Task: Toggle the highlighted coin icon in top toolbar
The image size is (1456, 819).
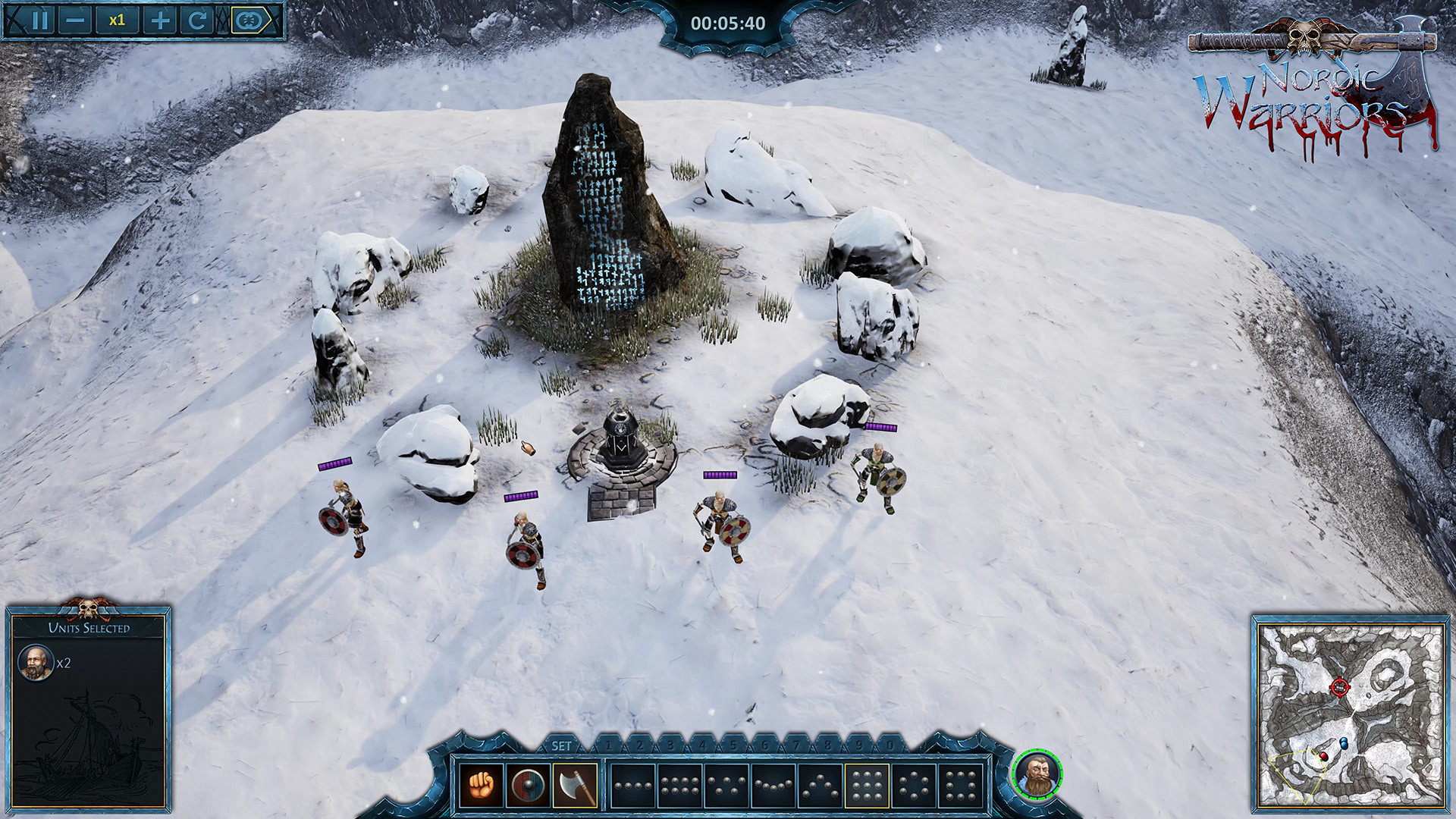Action: (x=248, y=19)
